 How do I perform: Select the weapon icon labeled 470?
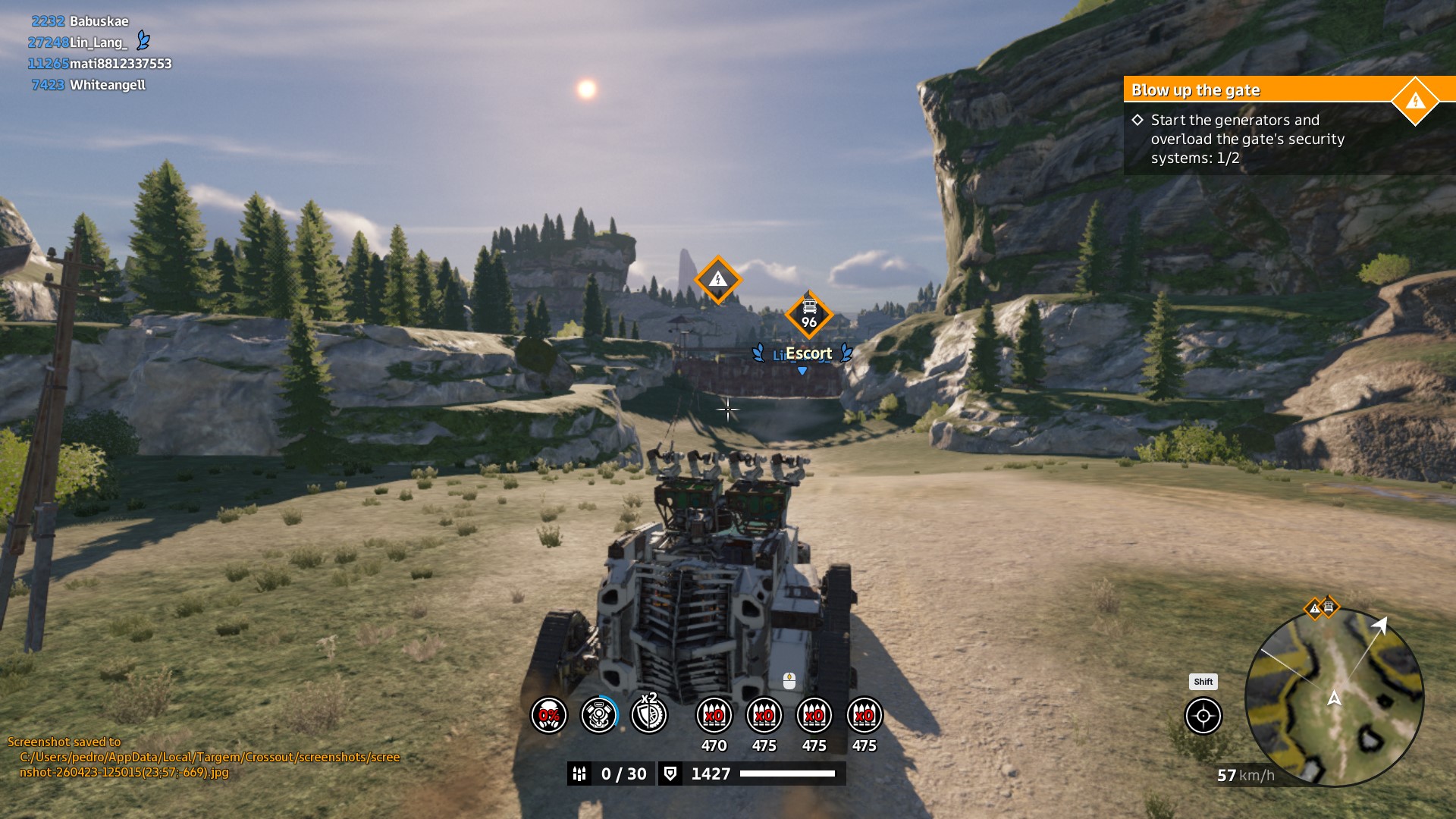click(714, 715)
